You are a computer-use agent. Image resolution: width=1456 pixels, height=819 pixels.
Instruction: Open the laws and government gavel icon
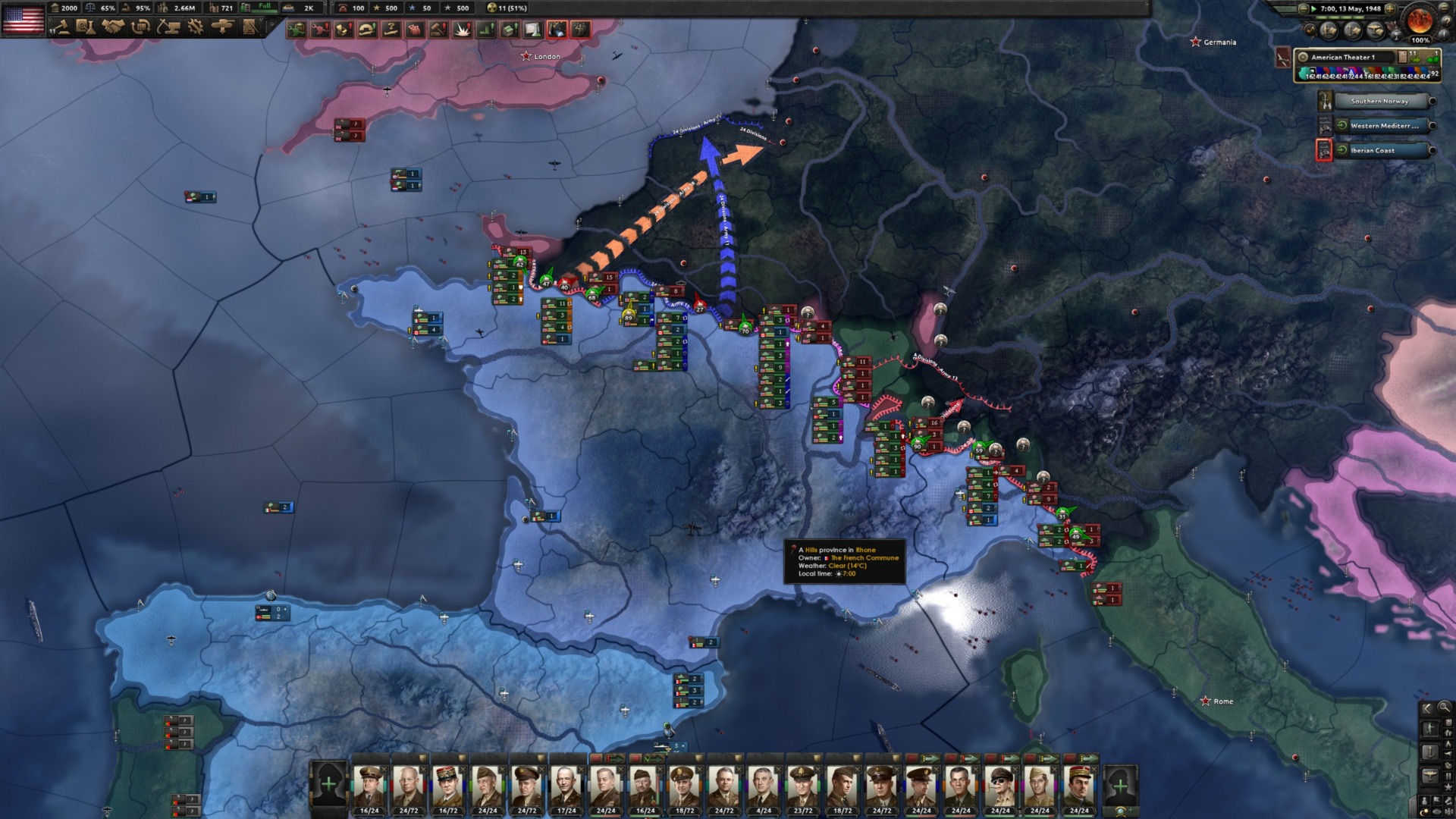point(61,26)
